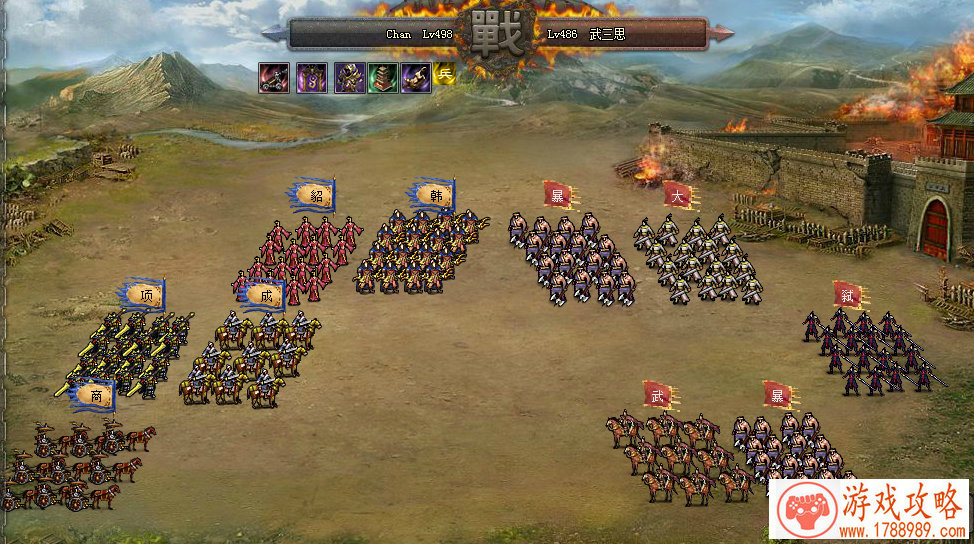Activate the purple armor skill icon
This screenshot has height=544, width=974.
point(349,78)
